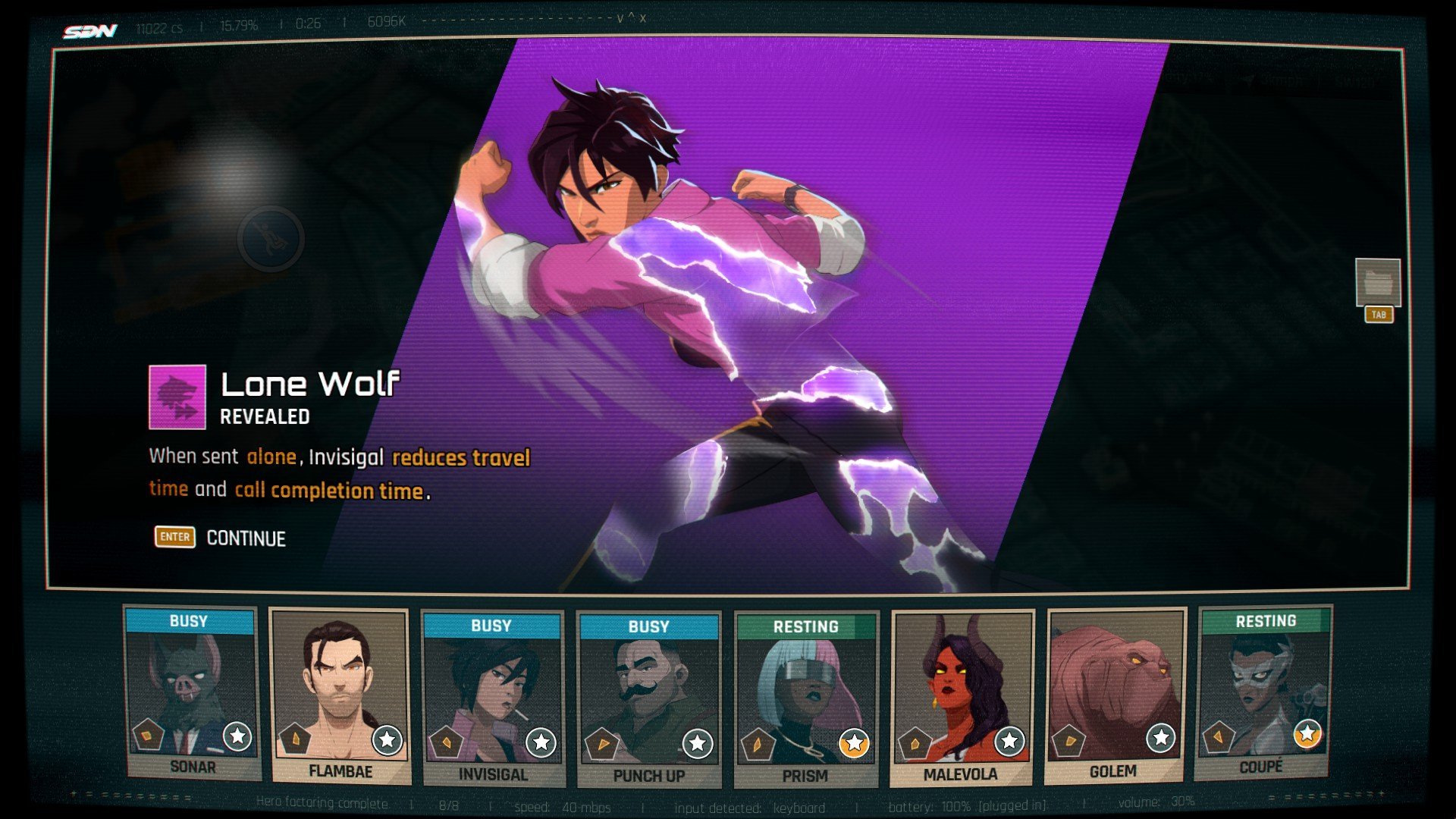
Task: Choose the Prism hero card
Action: 806,700
